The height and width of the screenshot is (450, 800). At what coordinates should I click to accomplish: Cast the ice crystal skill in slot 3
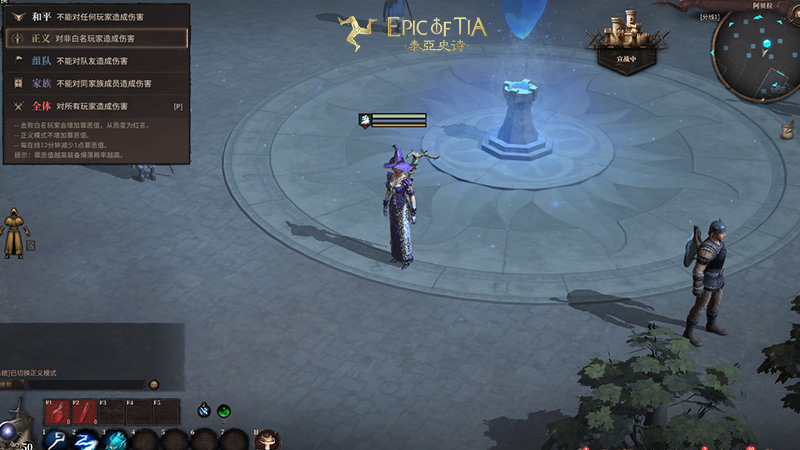pos(116,439)
